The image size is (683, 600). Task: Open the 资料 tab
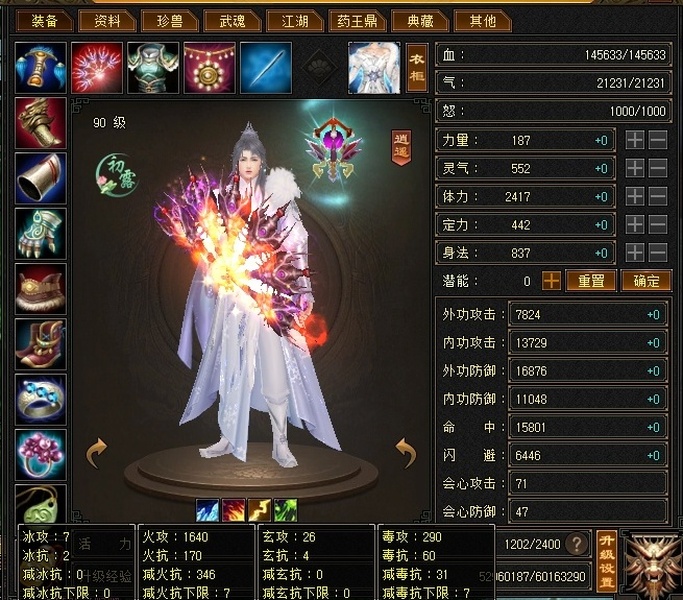(107, 20)
